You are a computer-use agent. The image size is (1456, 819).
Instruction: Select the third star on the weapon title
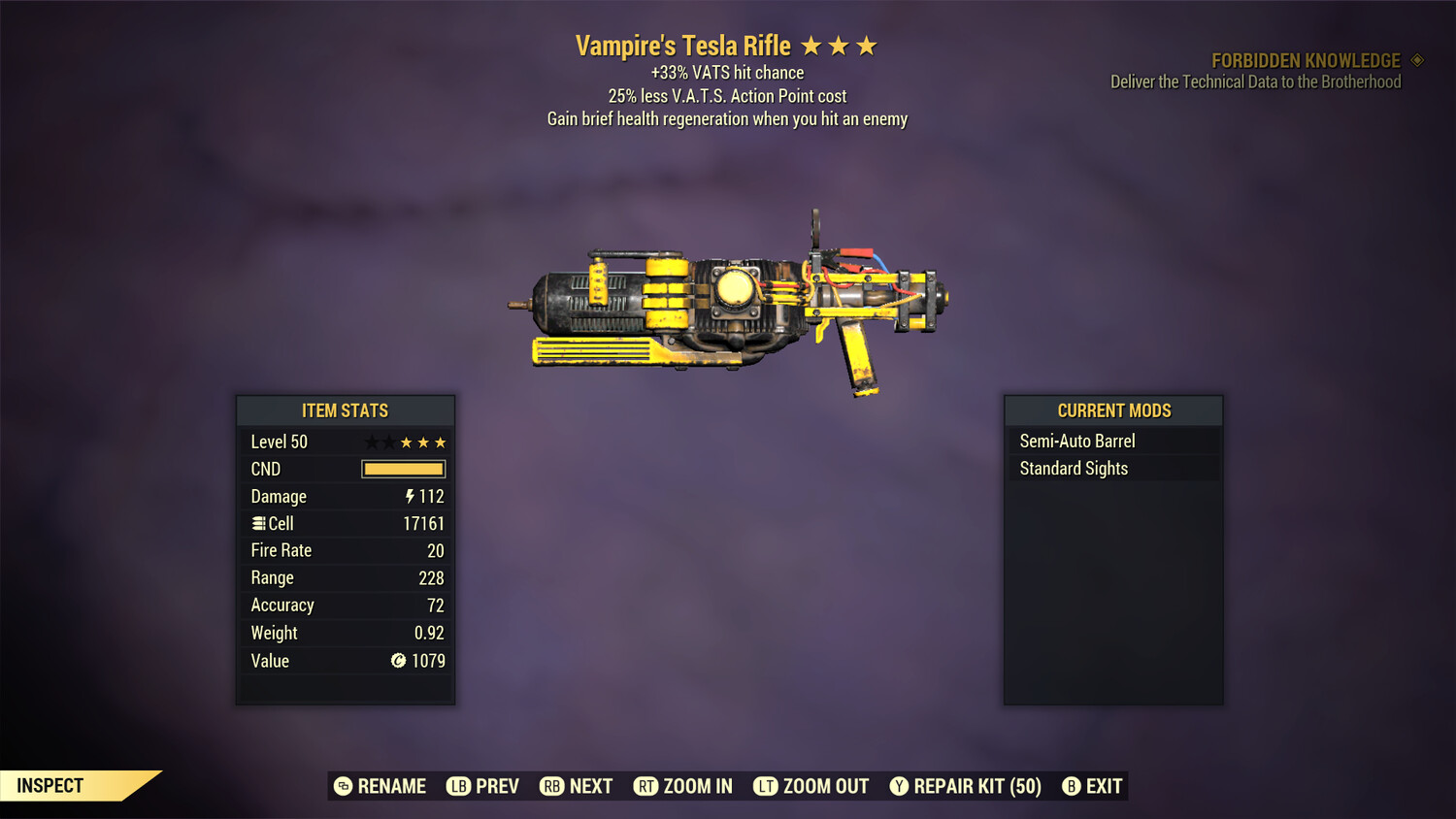click(x=869, y=45)
